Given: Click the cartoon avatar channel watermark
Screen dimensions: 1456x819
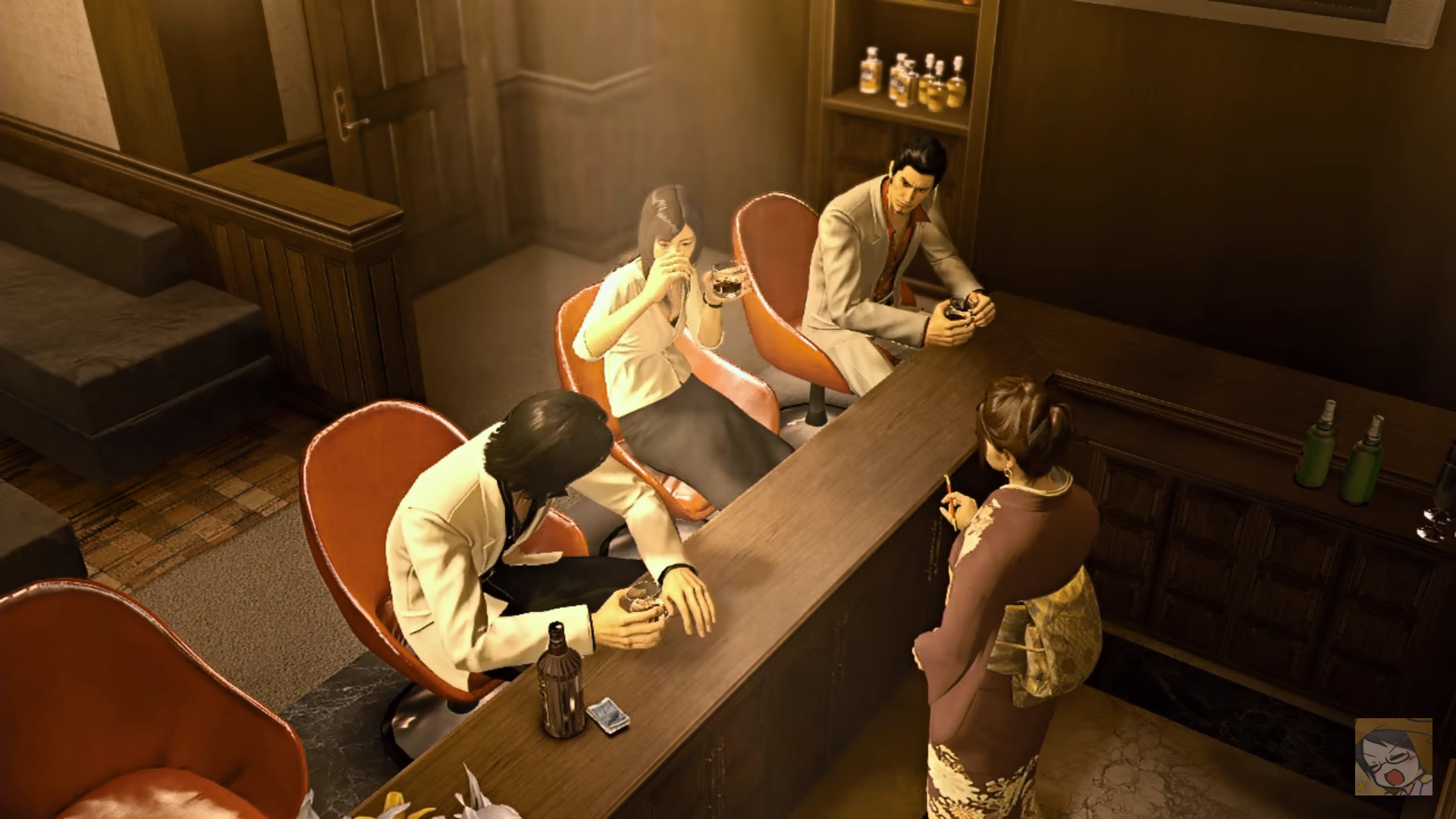Looking at the screenshot, I should tap(1393, 756).
